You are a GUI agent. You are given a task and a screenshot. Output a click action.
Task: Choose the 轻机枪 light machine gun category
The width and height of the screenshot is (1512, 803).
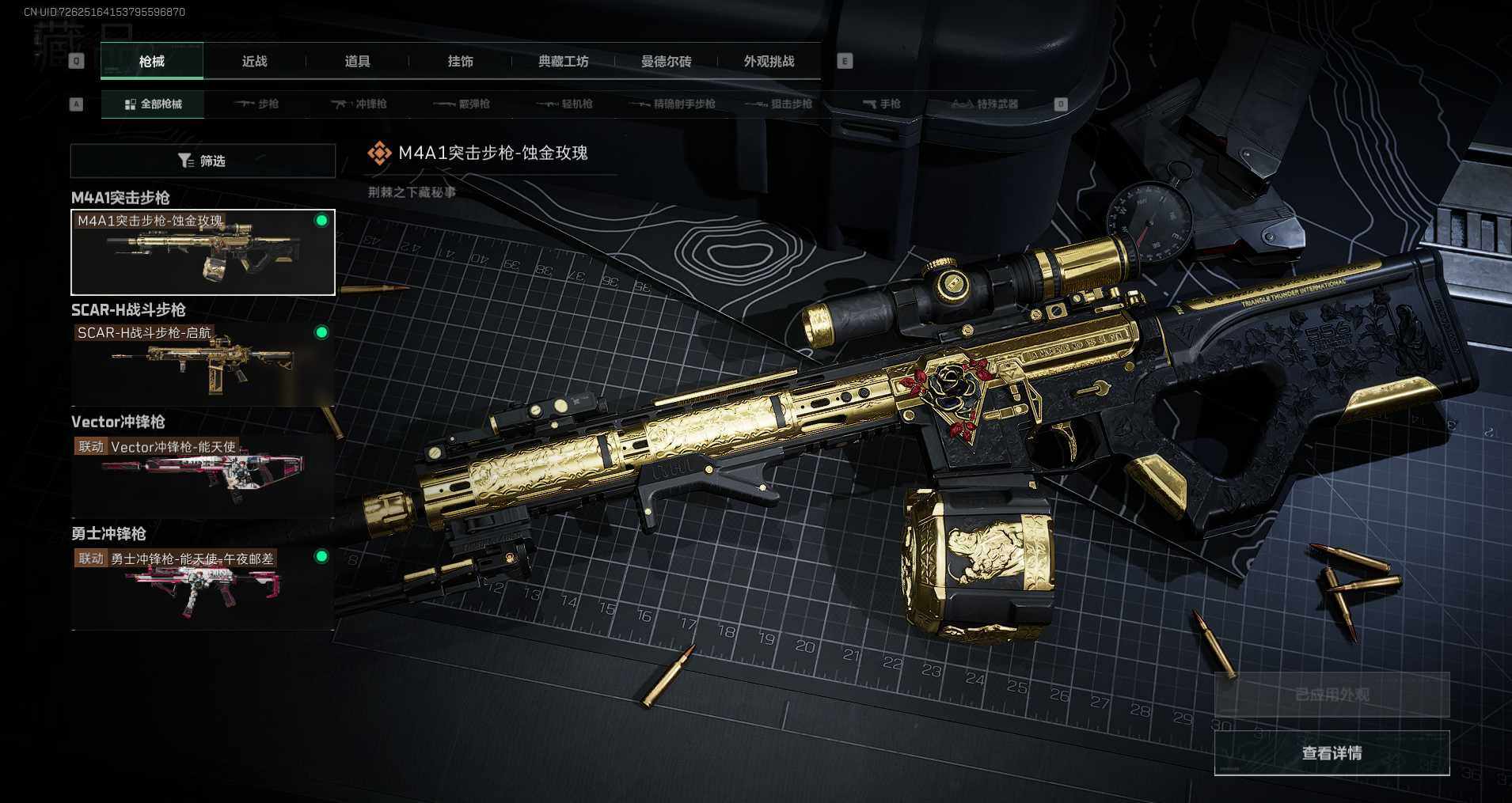565,104
